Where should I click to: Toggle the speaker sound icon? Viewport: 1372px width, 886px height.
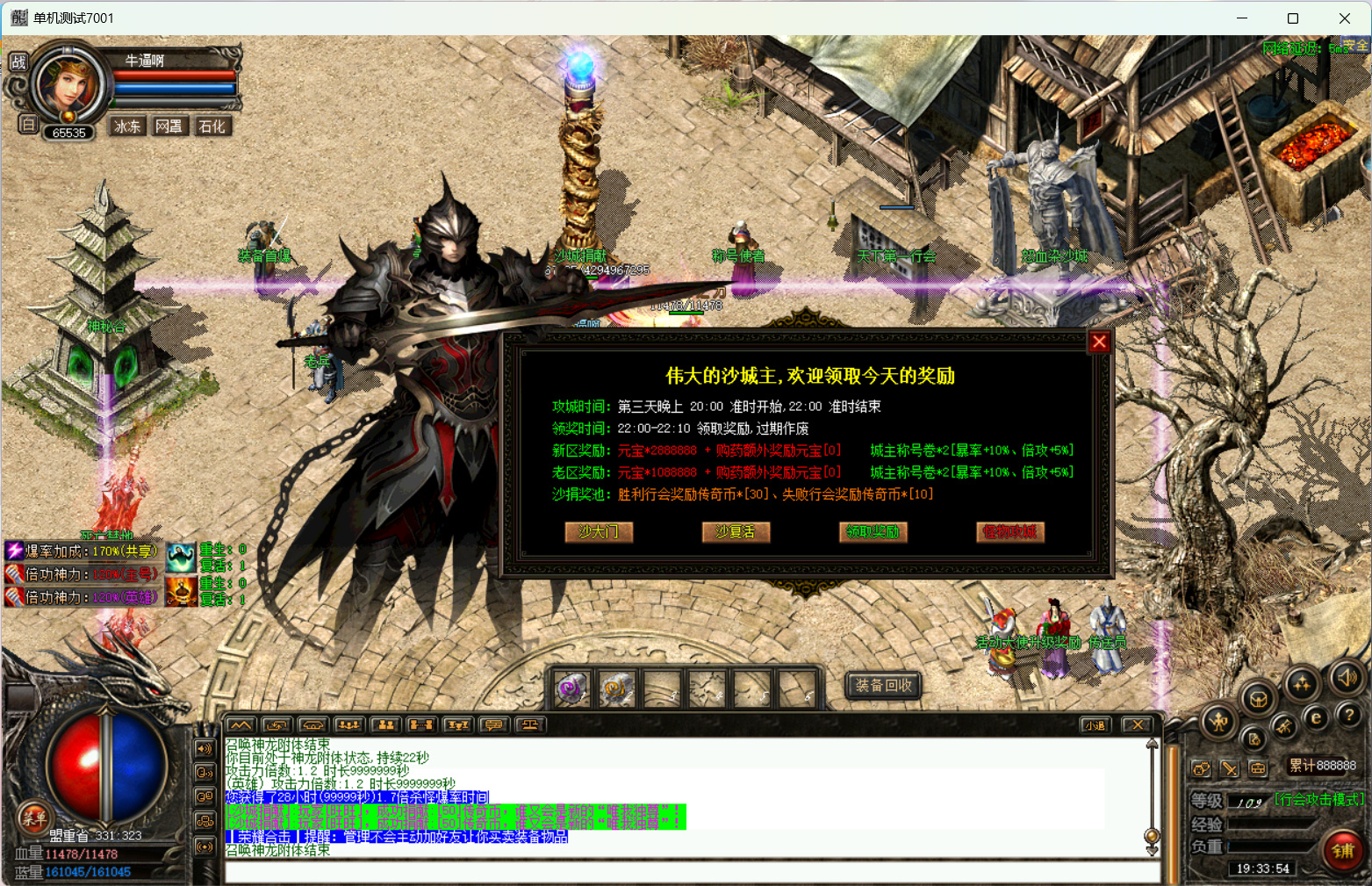pos(1347,677)
